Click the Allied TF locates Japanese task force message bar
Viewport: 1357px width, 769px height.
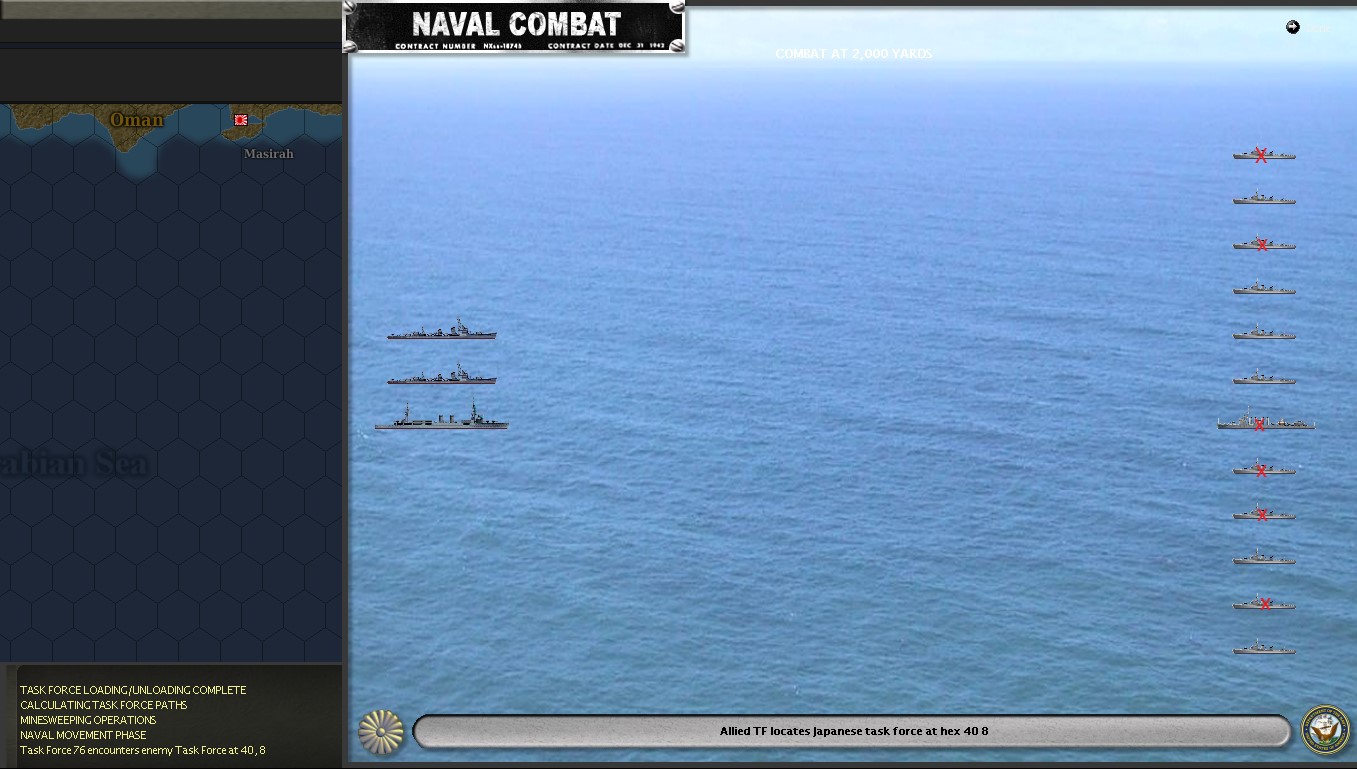point(852,731)
